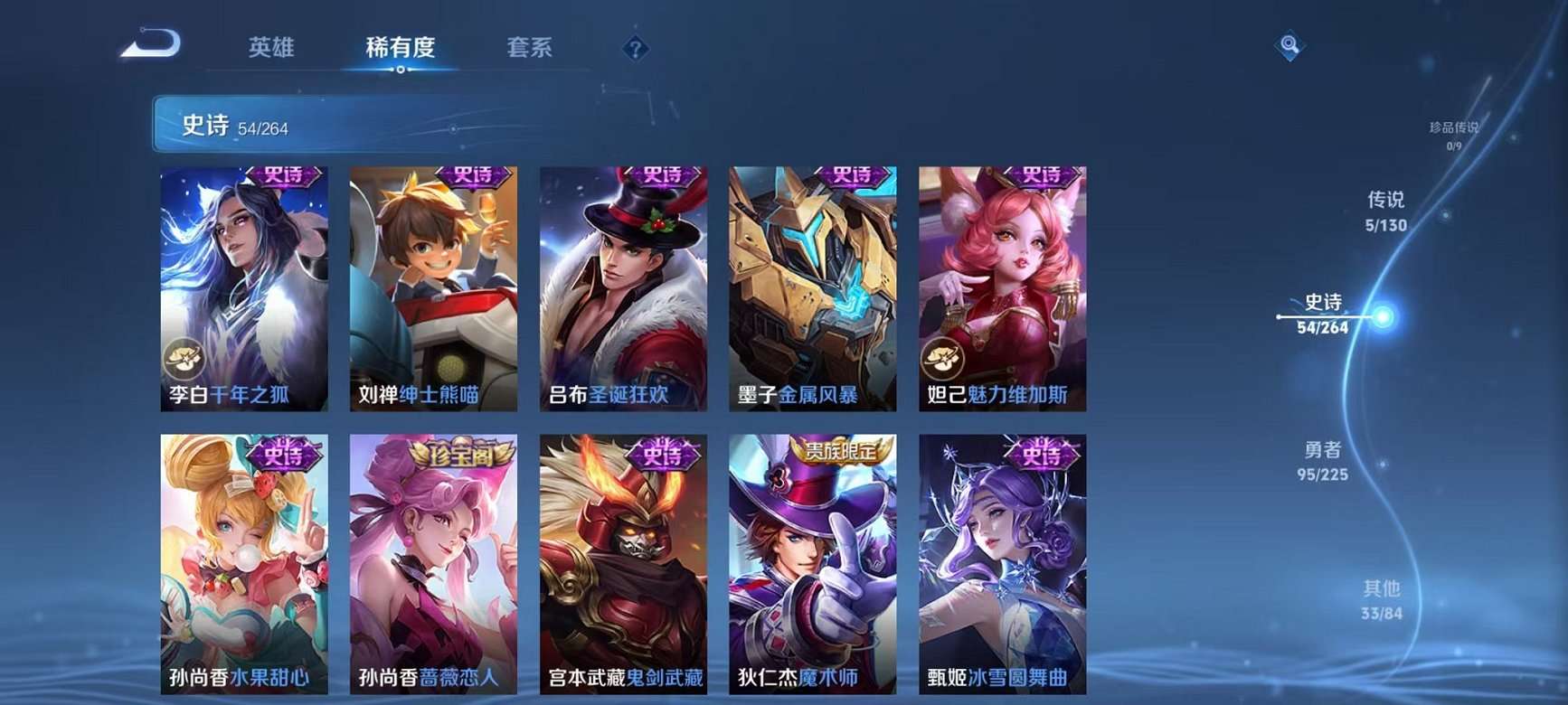This screenshot has height=705, width=1568.
Task: Switch to the 套系 tab
Action: (x=529, y=50)
